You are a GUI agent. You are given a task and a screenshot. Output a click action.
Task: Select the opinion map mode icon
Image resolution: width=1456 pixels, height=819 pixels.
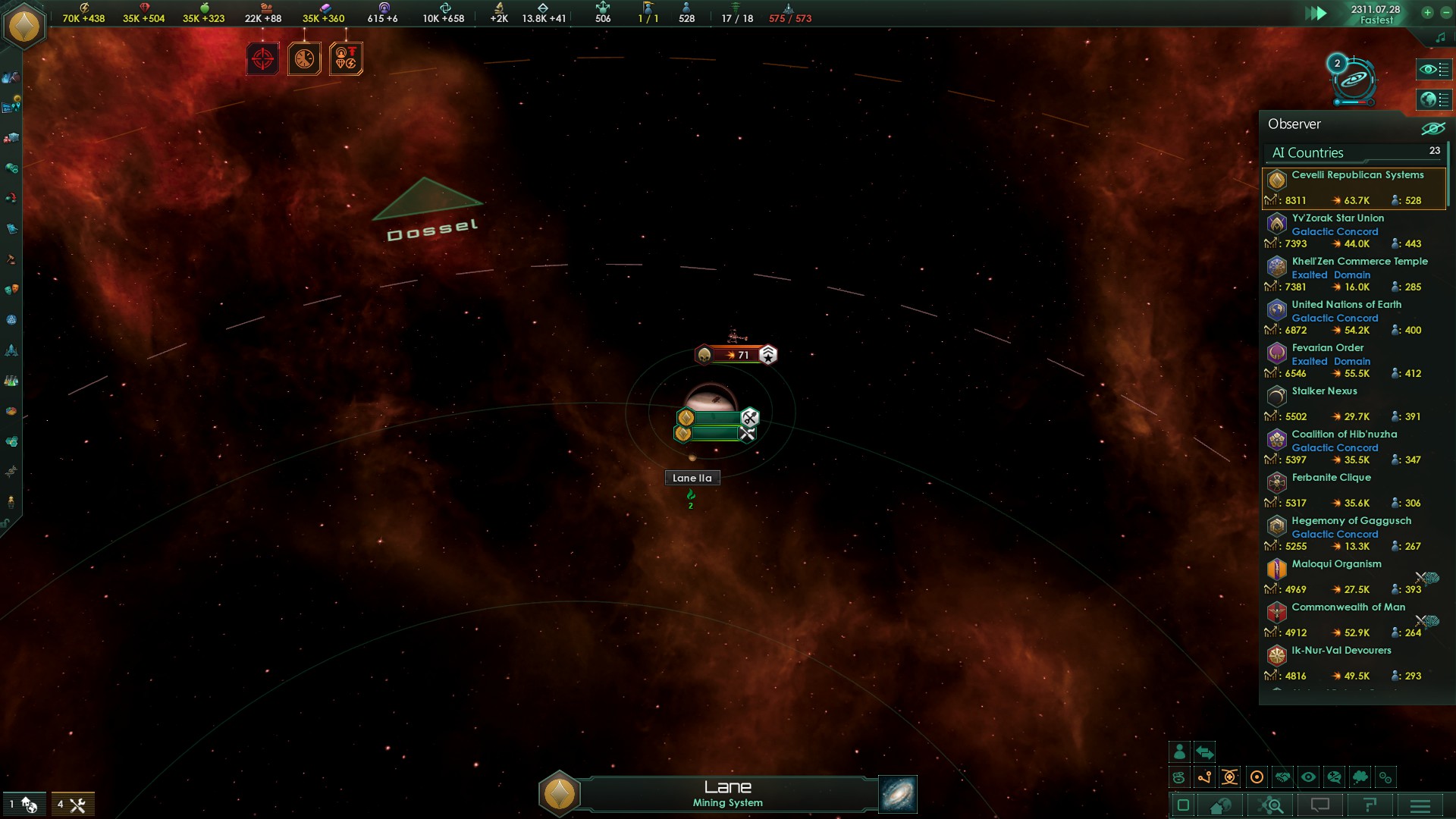coord(1334,777)
